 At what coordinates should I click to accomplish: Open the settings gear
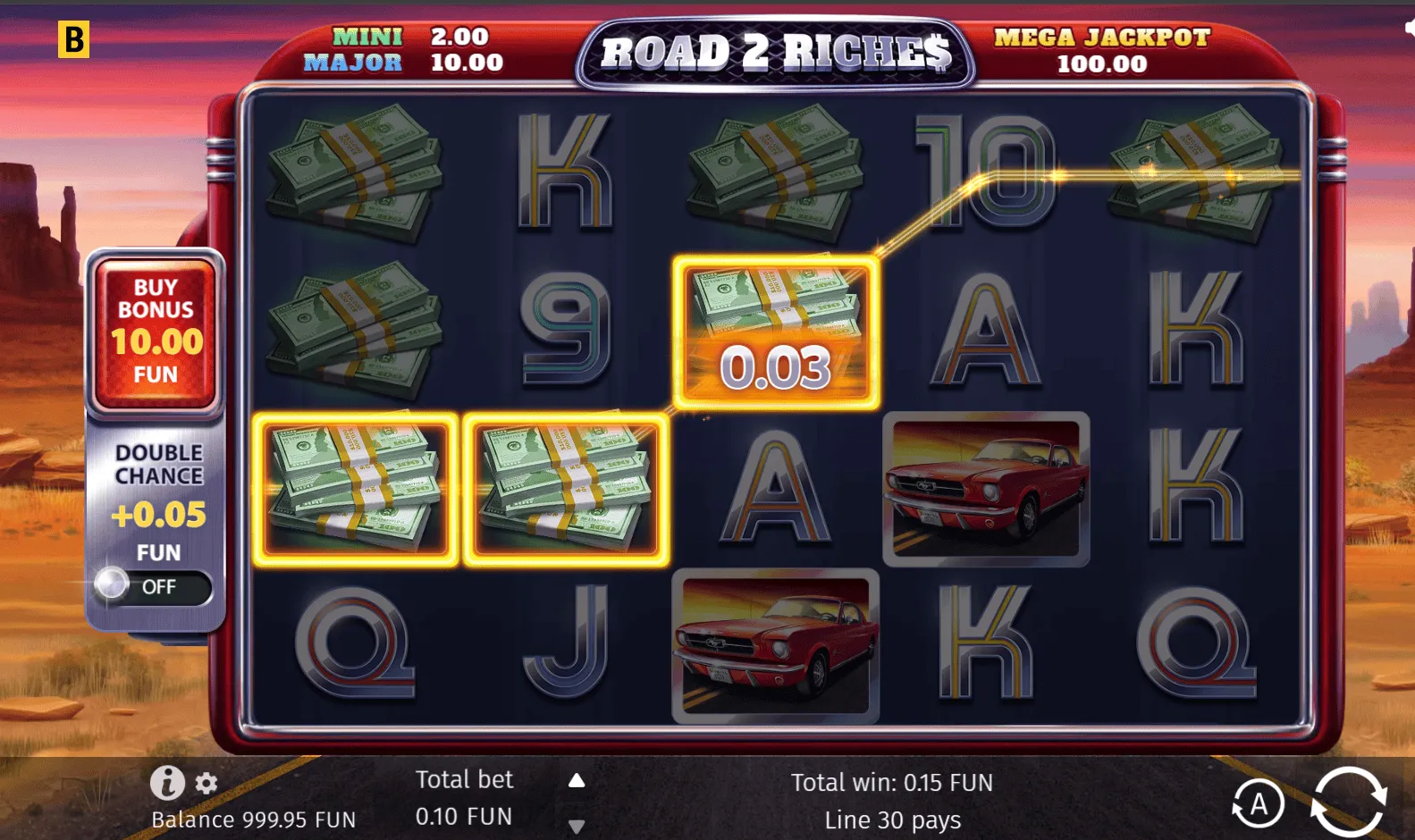tap(206, 784)
